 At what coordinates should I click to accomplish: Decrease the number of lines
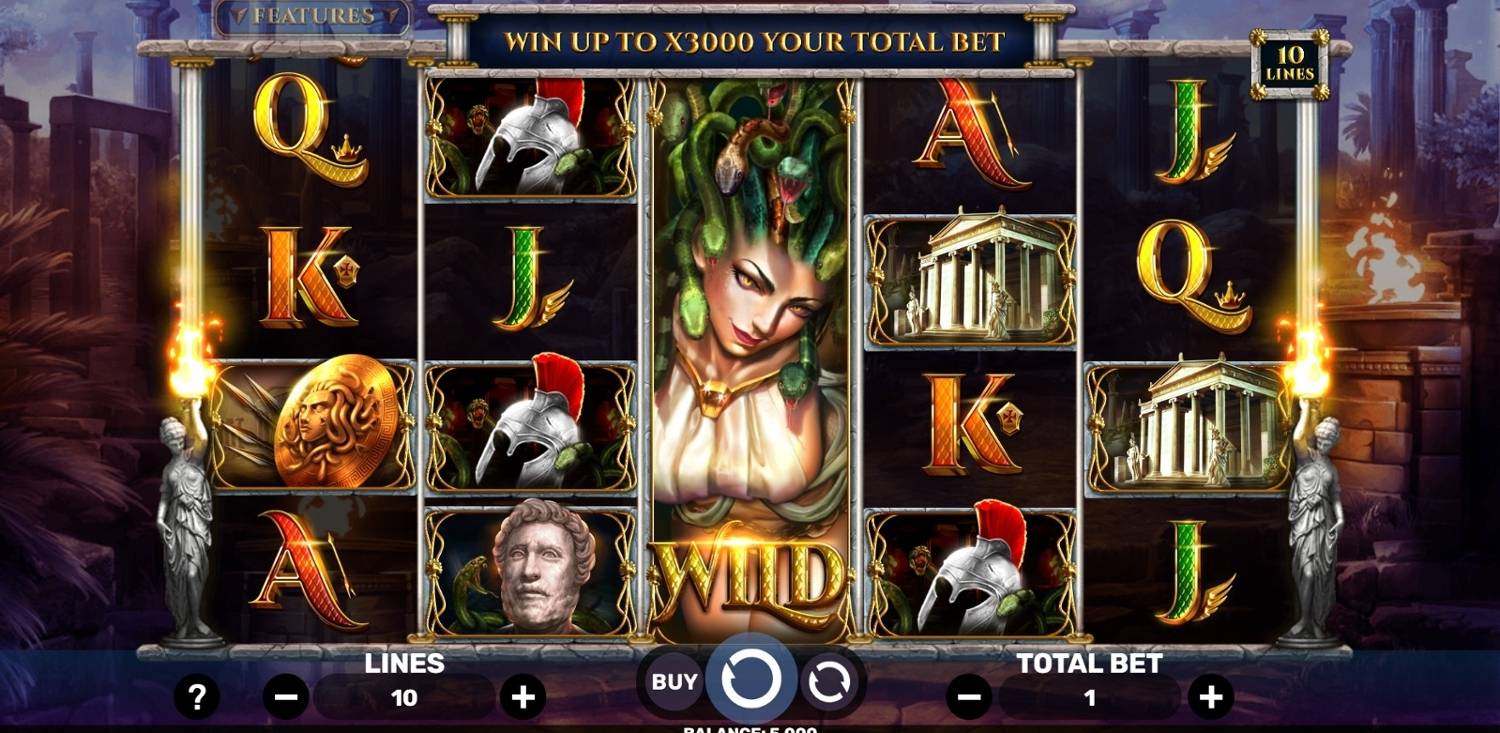(x=285, y=697)
